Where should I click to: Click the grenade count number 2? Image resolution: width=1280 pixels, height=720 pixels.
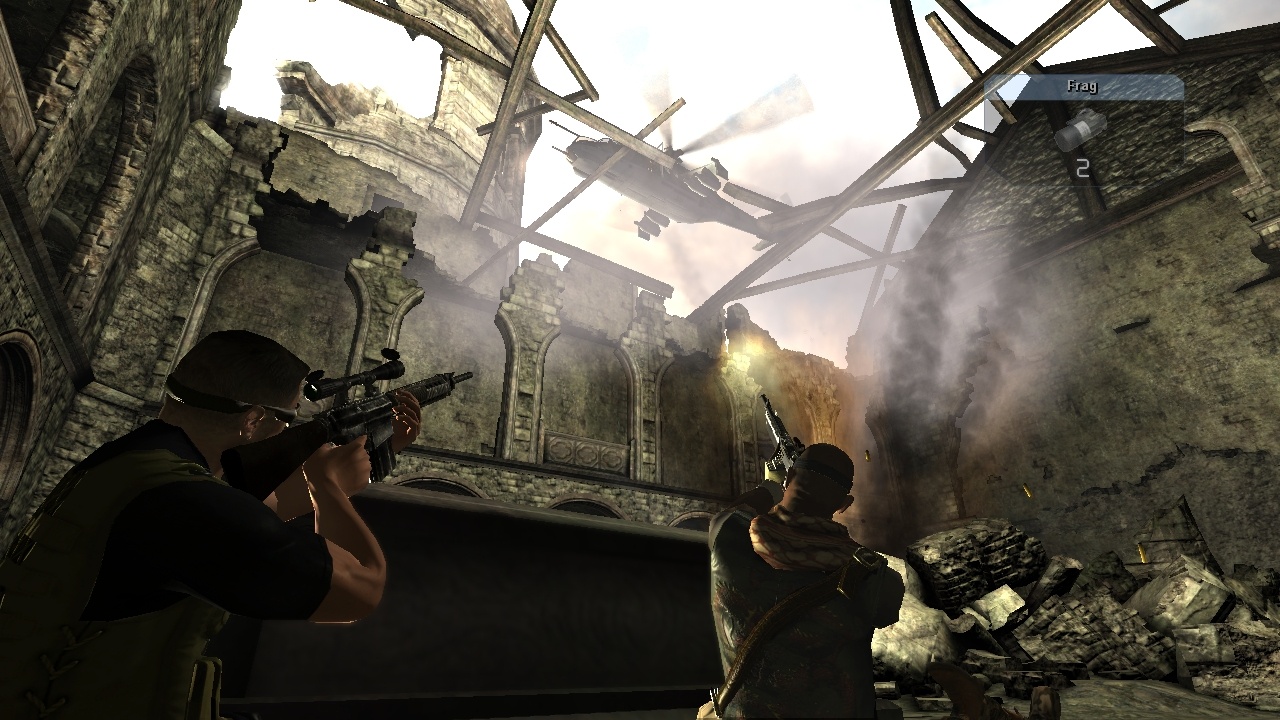click(x=1080, y=168)
